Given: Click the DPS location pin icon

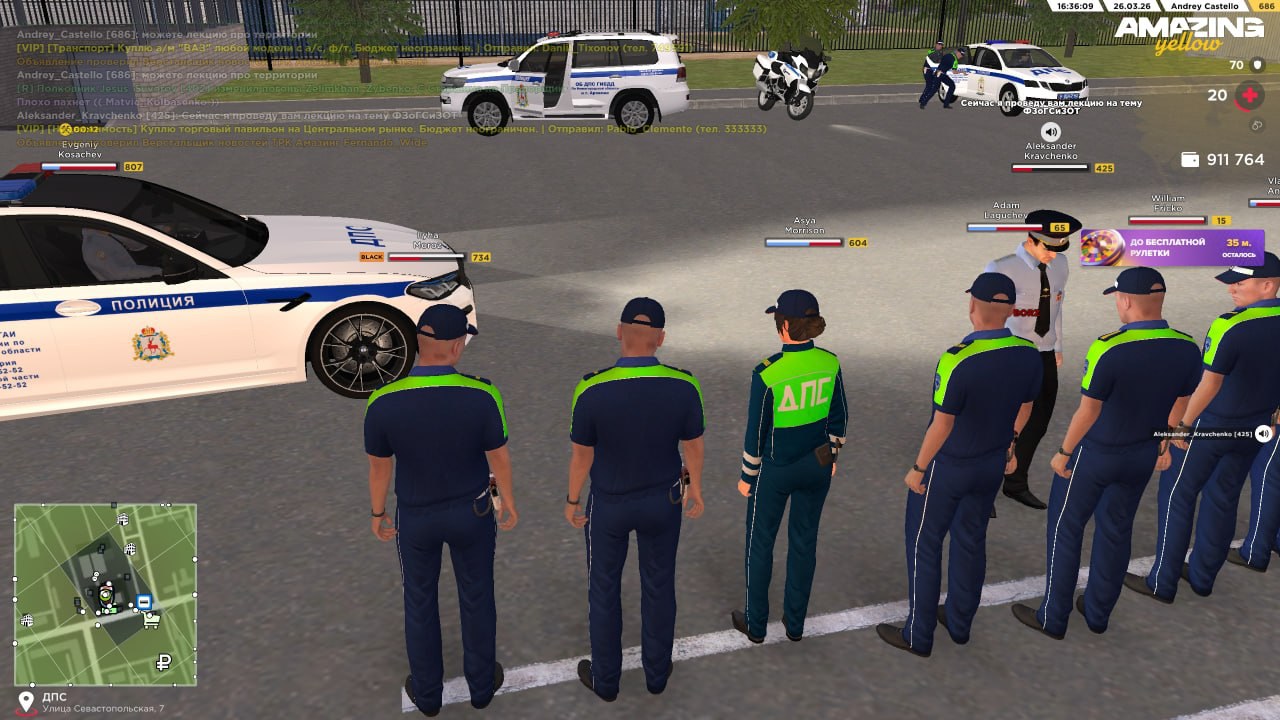Looking at the screenshot, I should click(x=26, y=701).
